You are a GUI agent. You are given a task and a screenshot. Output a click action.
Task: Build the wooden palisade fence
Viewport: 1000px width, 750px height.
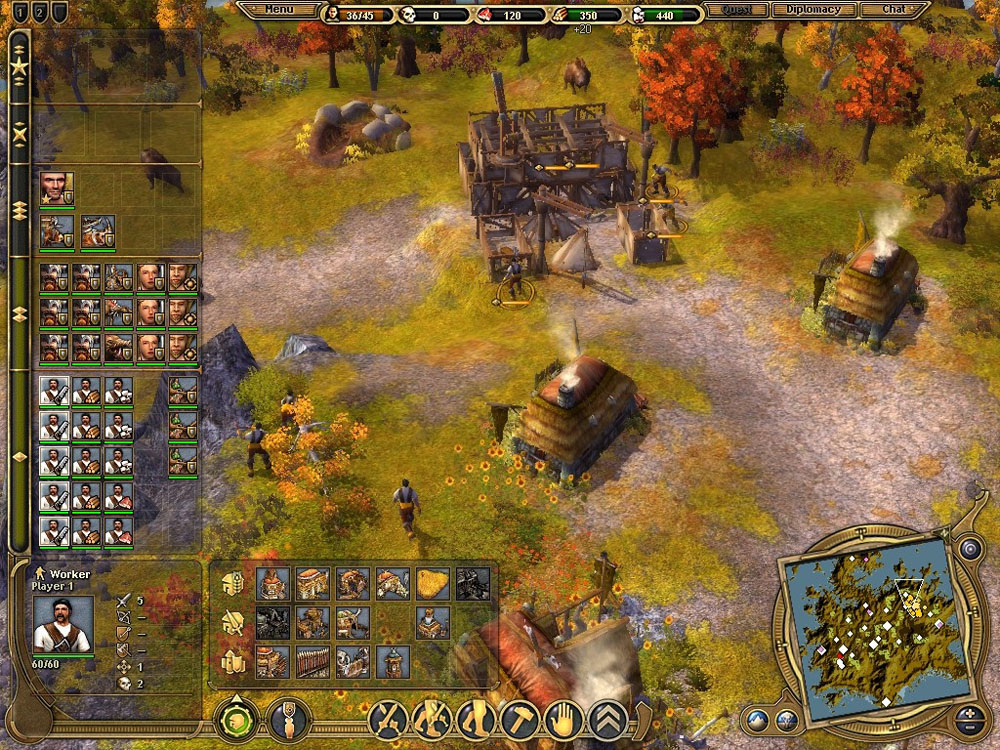(x=312, y=661)
